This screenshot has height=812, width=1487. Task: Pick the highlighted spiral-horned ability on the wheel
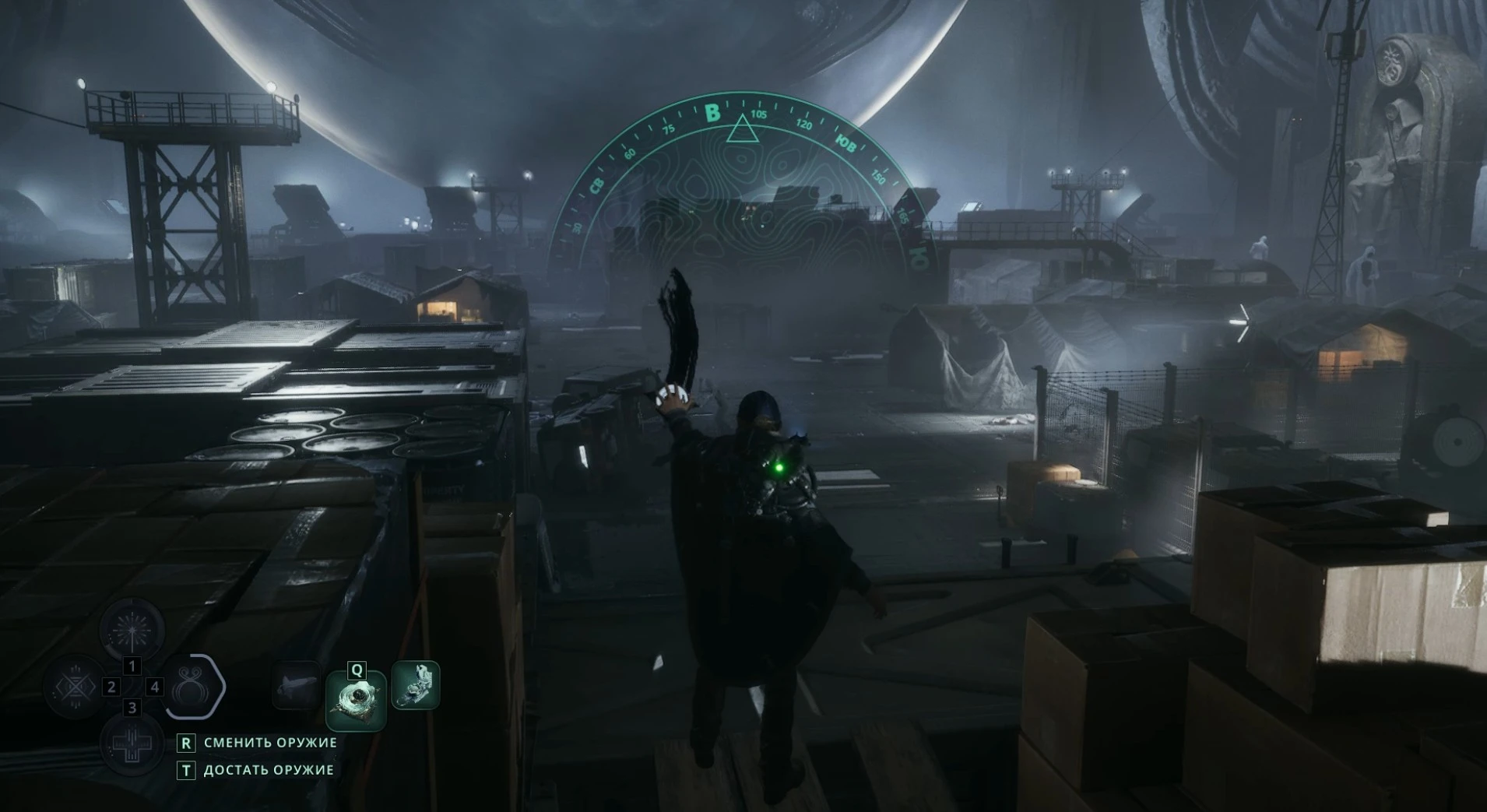click(x=191, y=687)
